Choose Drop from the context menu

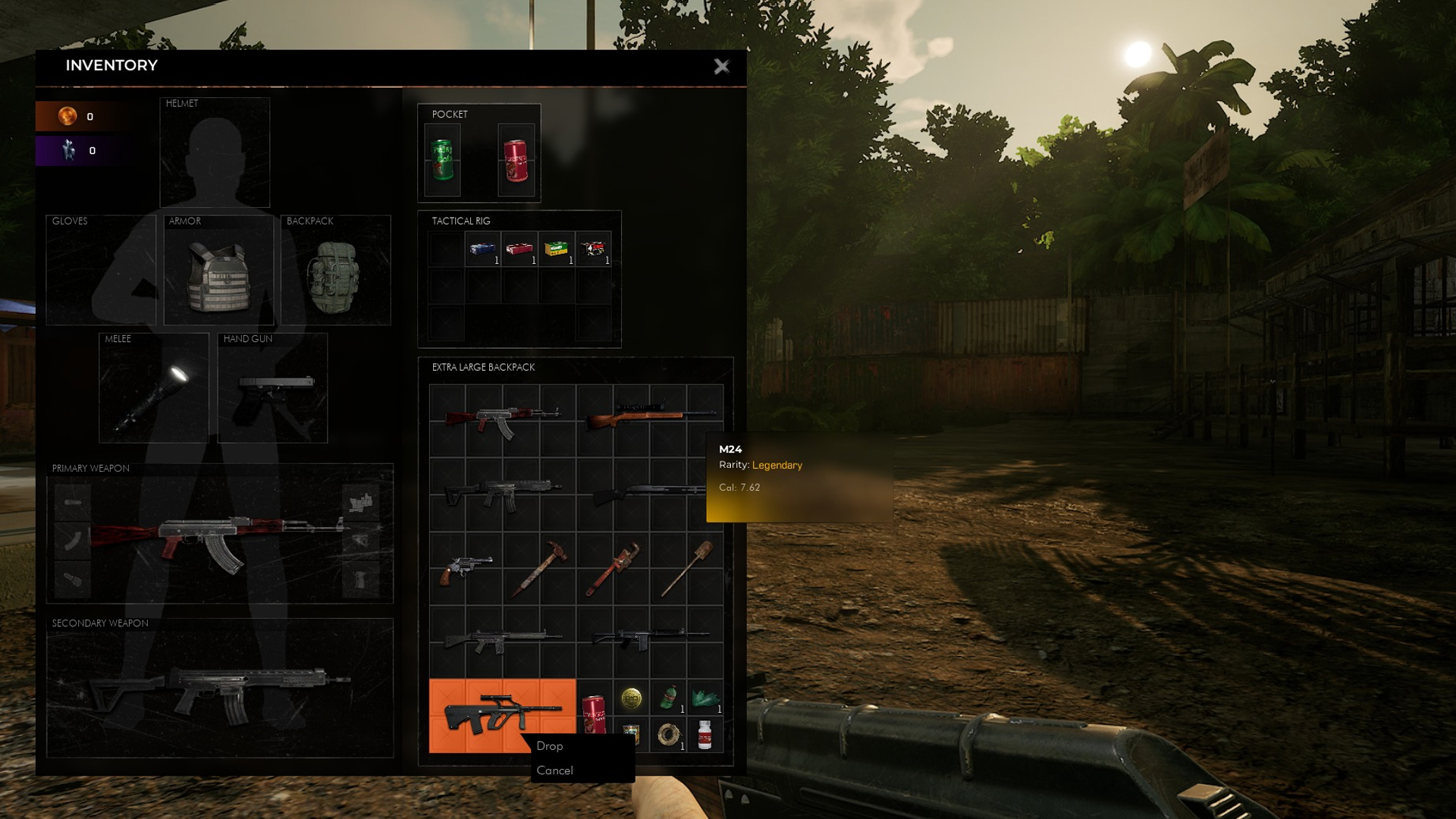point(550,746)
